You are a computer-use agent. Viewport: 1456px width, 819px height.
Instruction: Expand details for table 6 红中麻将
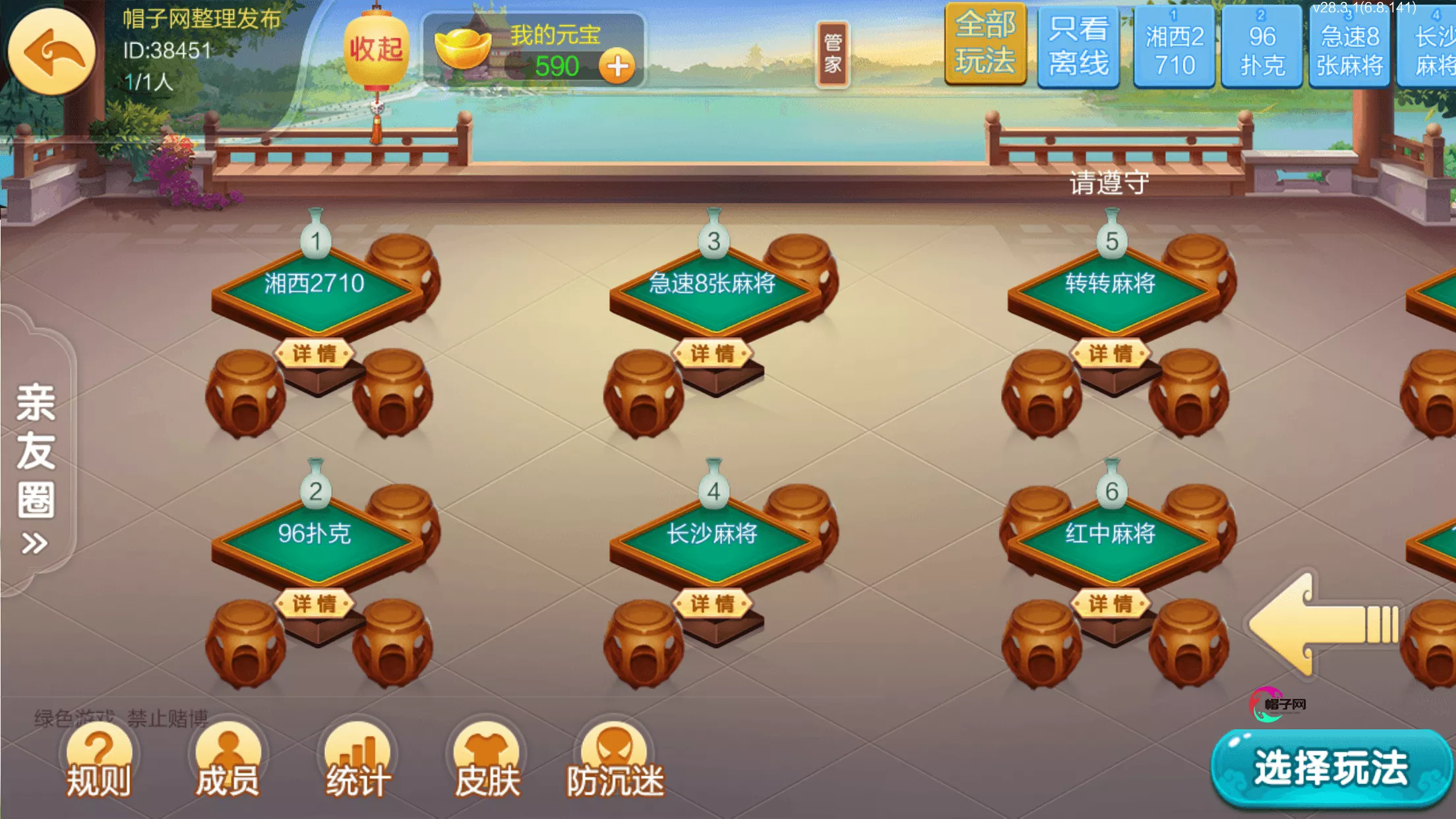(x=1112, y=602)
